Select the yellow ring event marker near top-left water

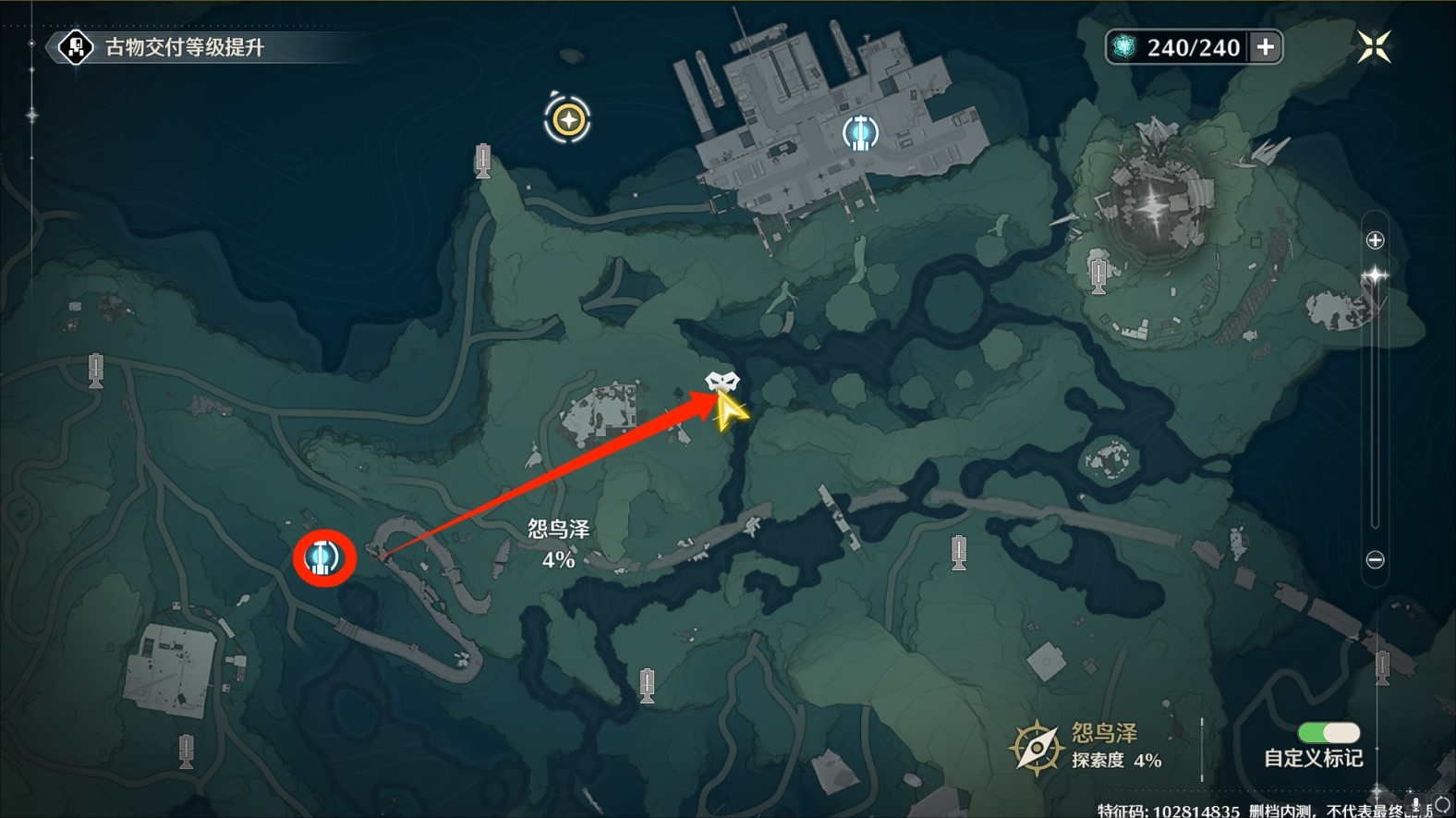coord(569,117)
